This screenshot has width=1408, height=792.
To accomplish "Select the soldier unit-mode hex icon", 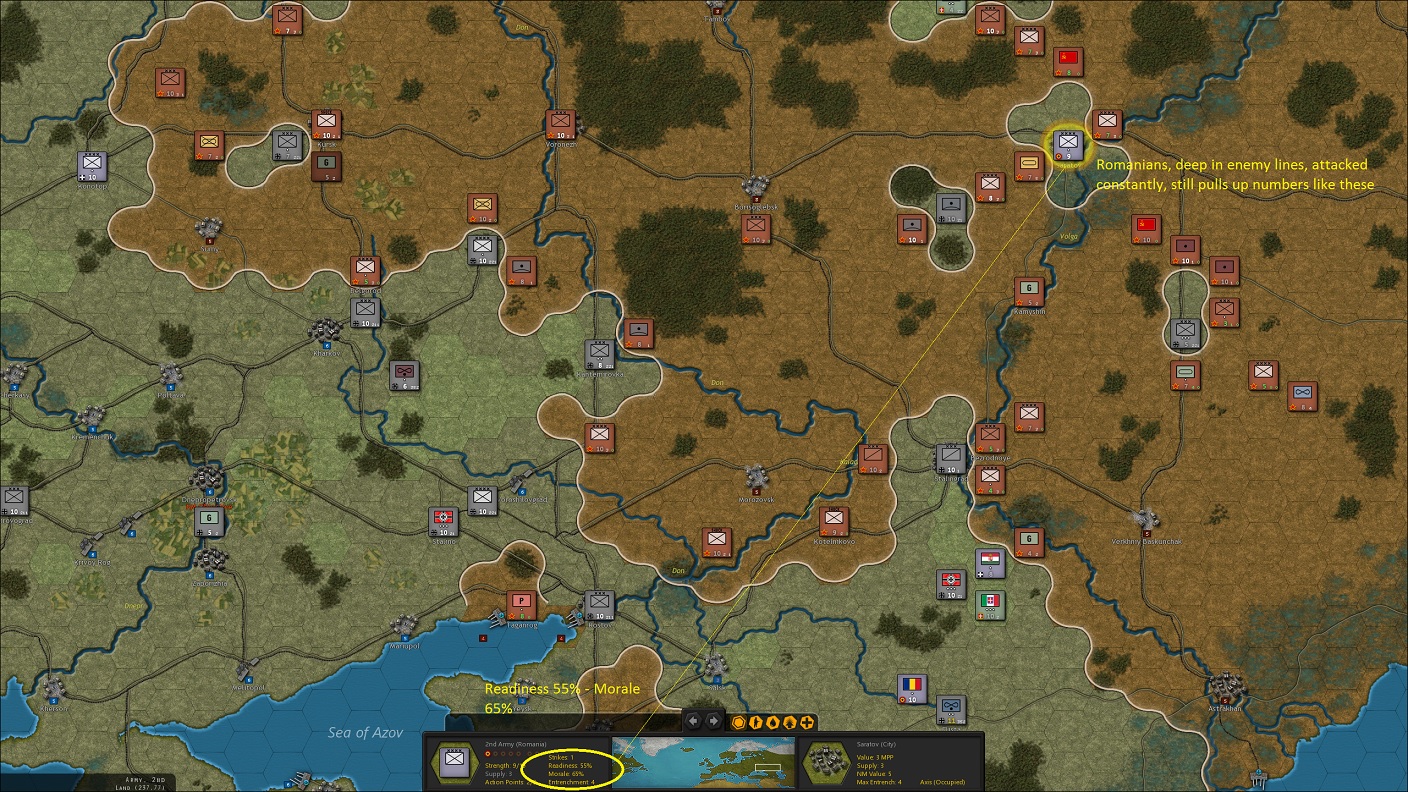I will pos(756,721).
